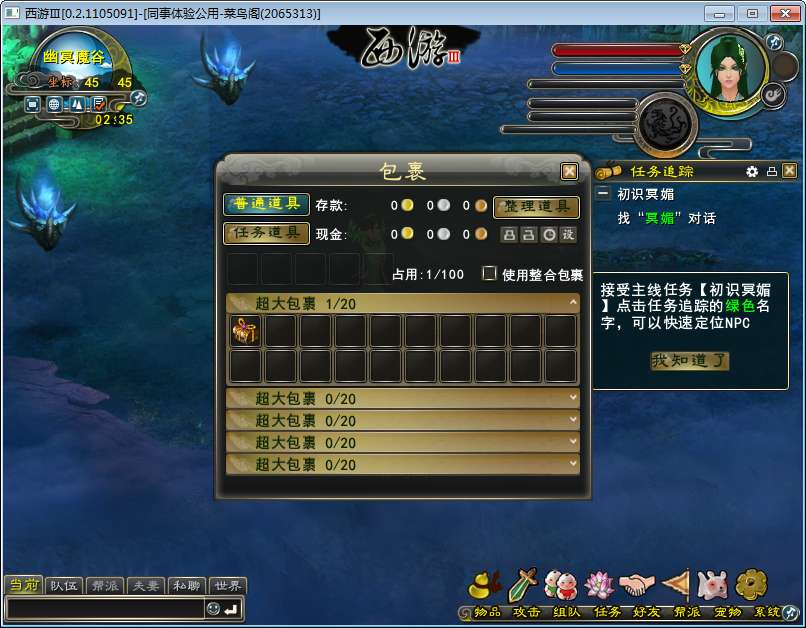Open the 系统 system menu
Image resolution: width=806 pixels, height=628 pixels.
coord(752,585)
